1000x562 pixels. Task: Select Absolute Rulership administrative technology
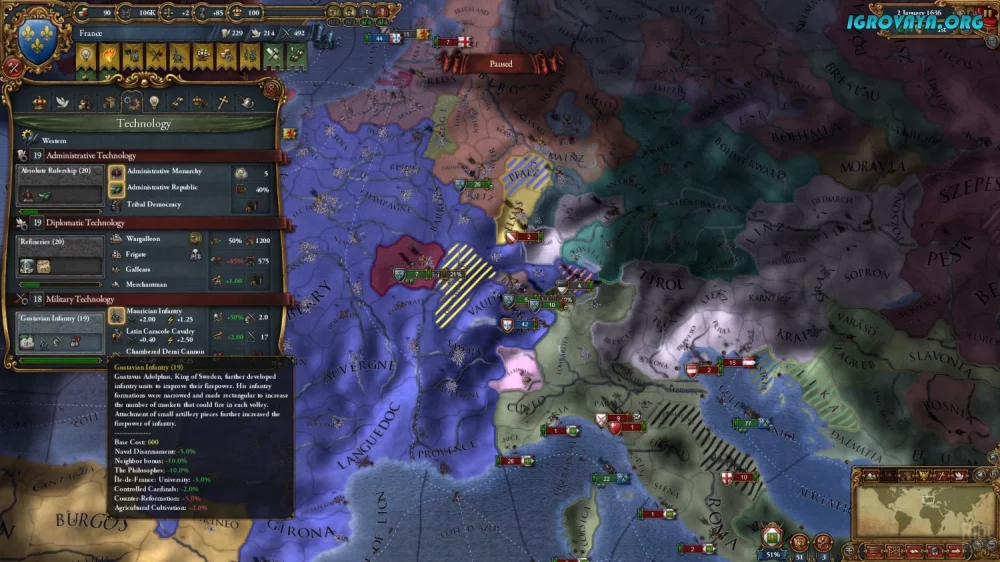[60, 187]
